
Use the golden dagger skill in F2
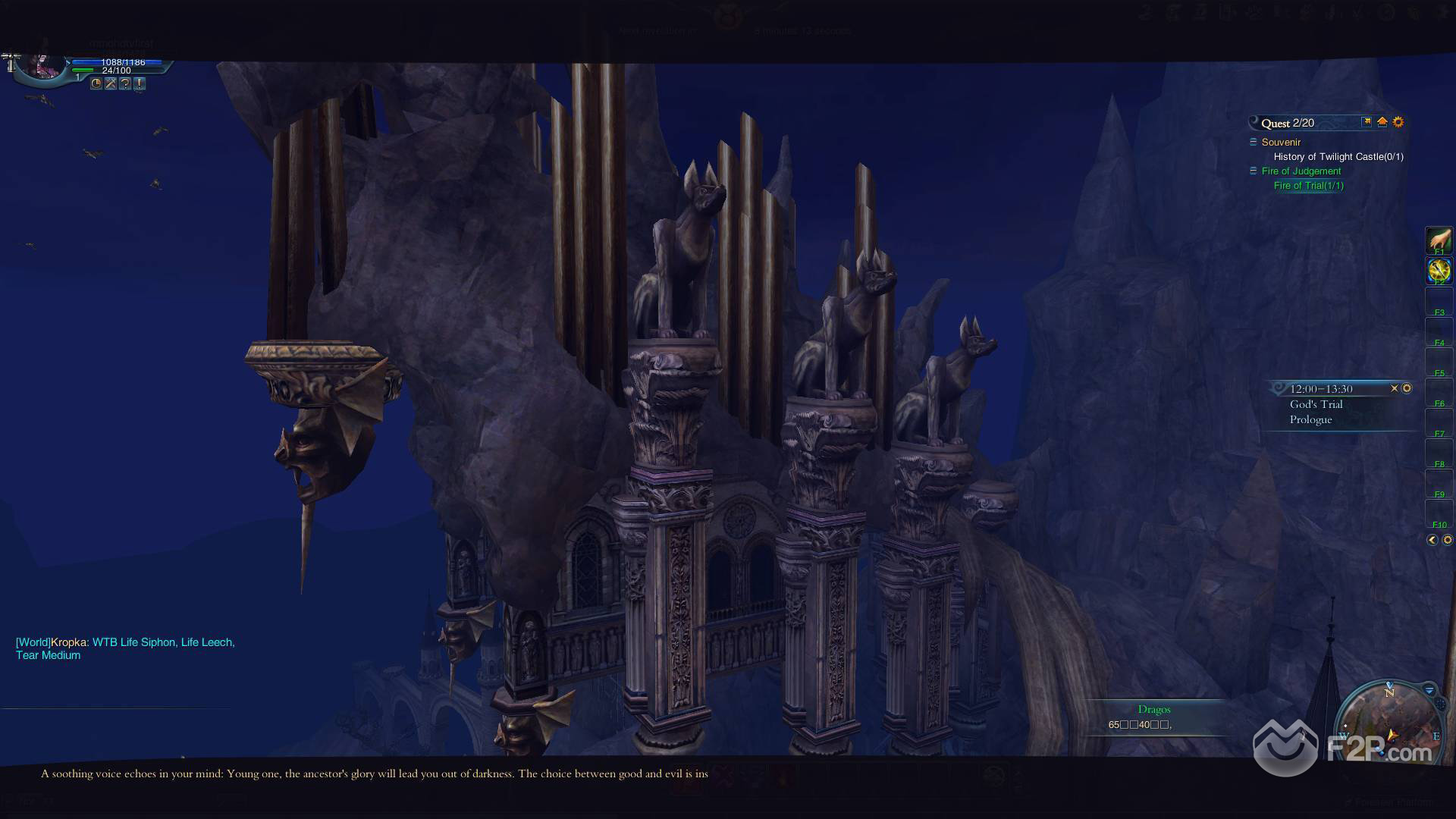[1439, 270]
